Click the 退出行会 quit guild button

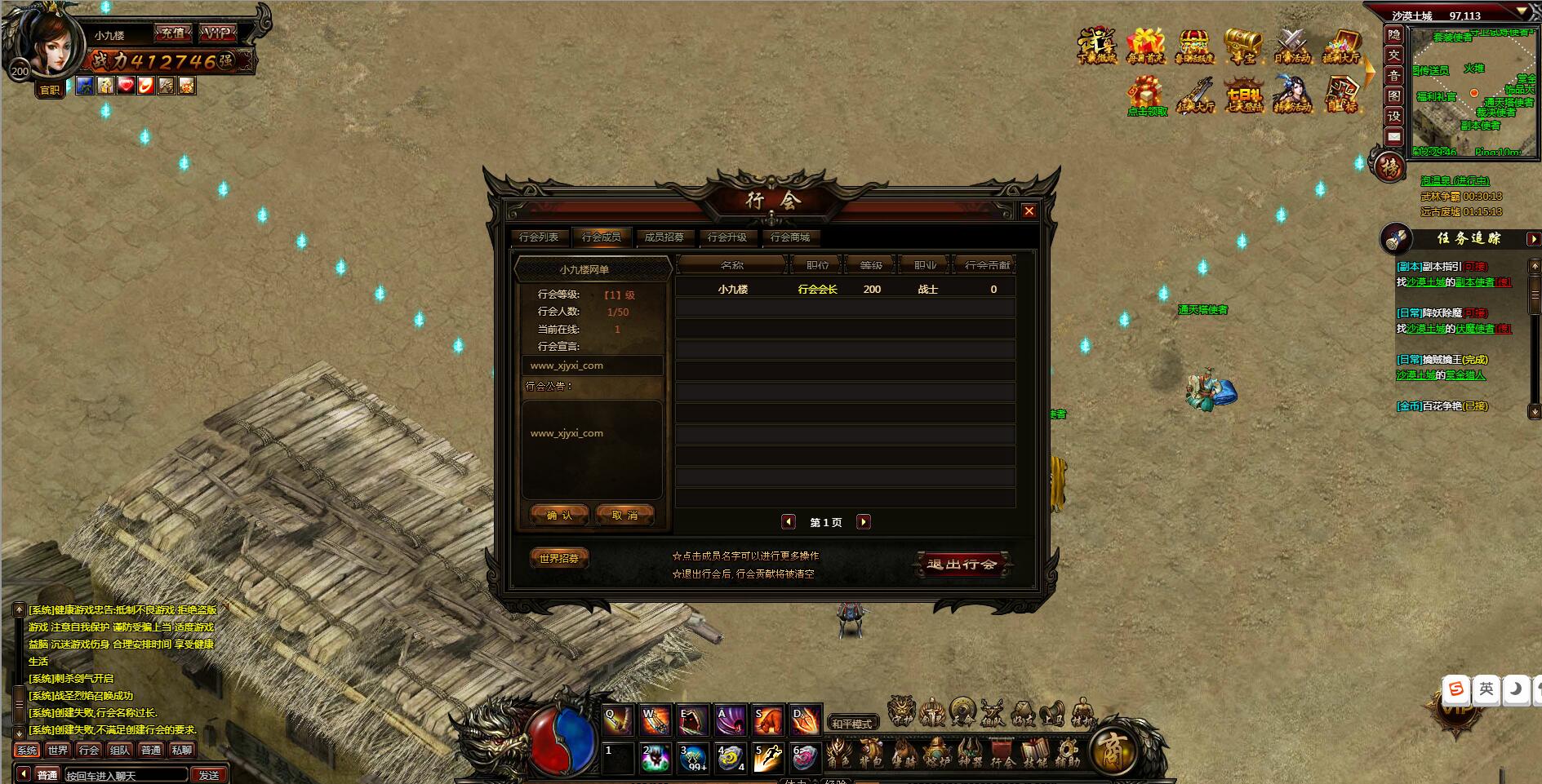point(960,565)
